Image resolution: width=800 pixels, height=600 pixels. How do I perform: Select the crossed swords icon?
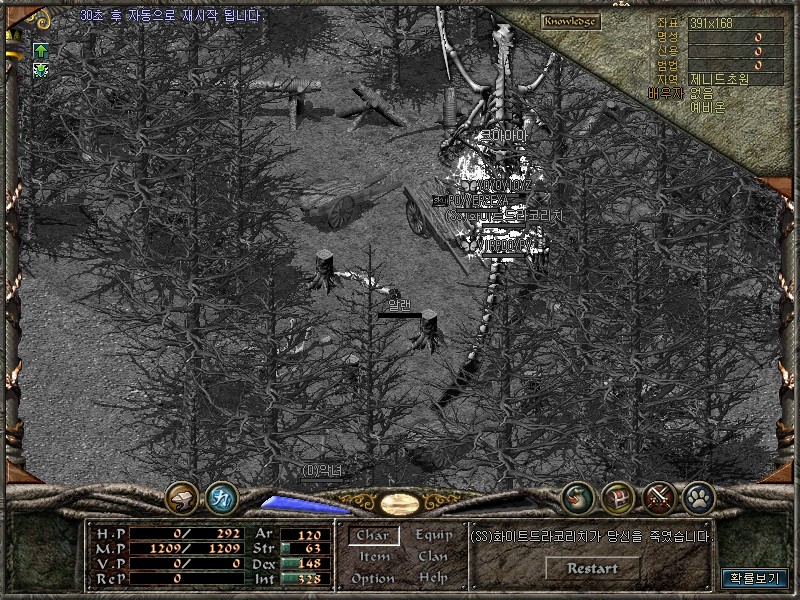(x=659, y=496)
